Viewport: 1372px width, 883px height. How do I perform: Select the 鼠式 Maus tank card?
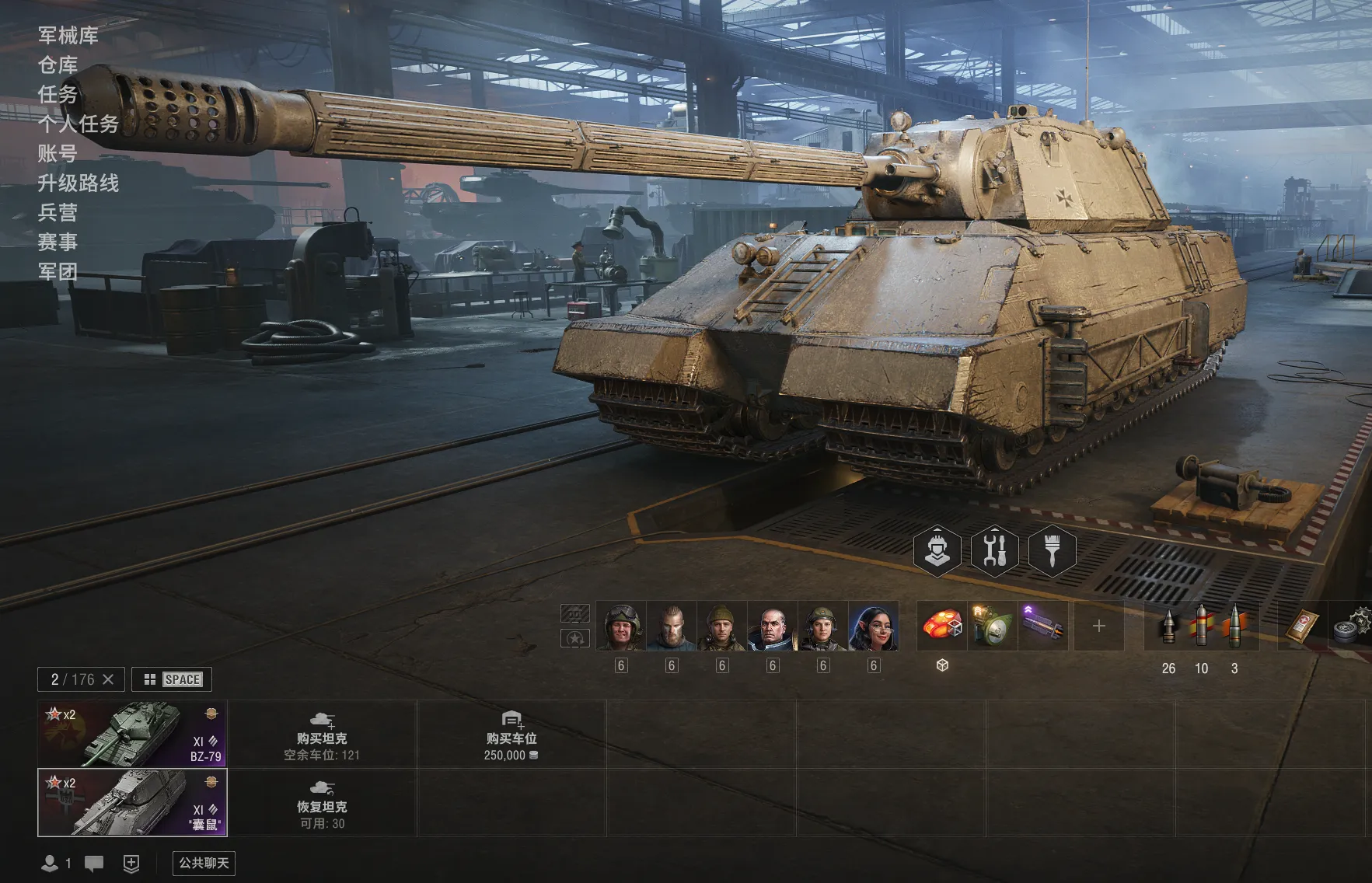coord(132,802)
